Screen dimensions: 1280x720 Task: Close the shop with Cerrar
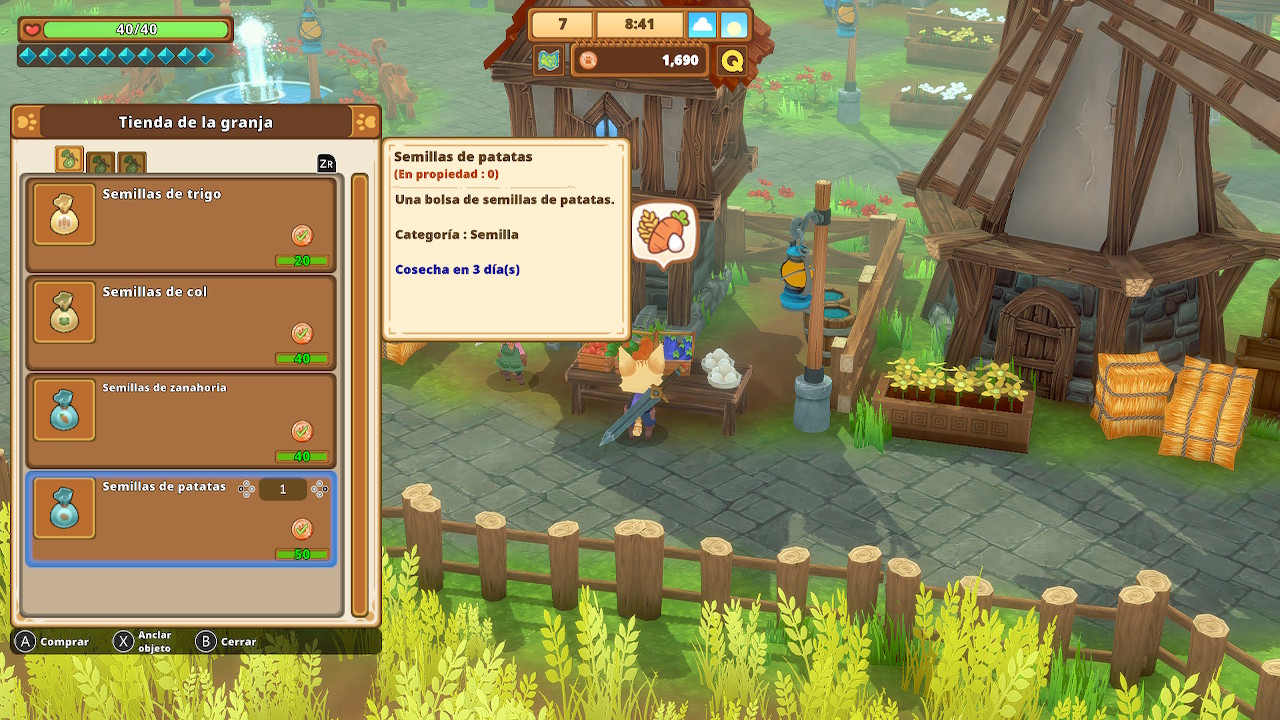(x=225, y=642)
